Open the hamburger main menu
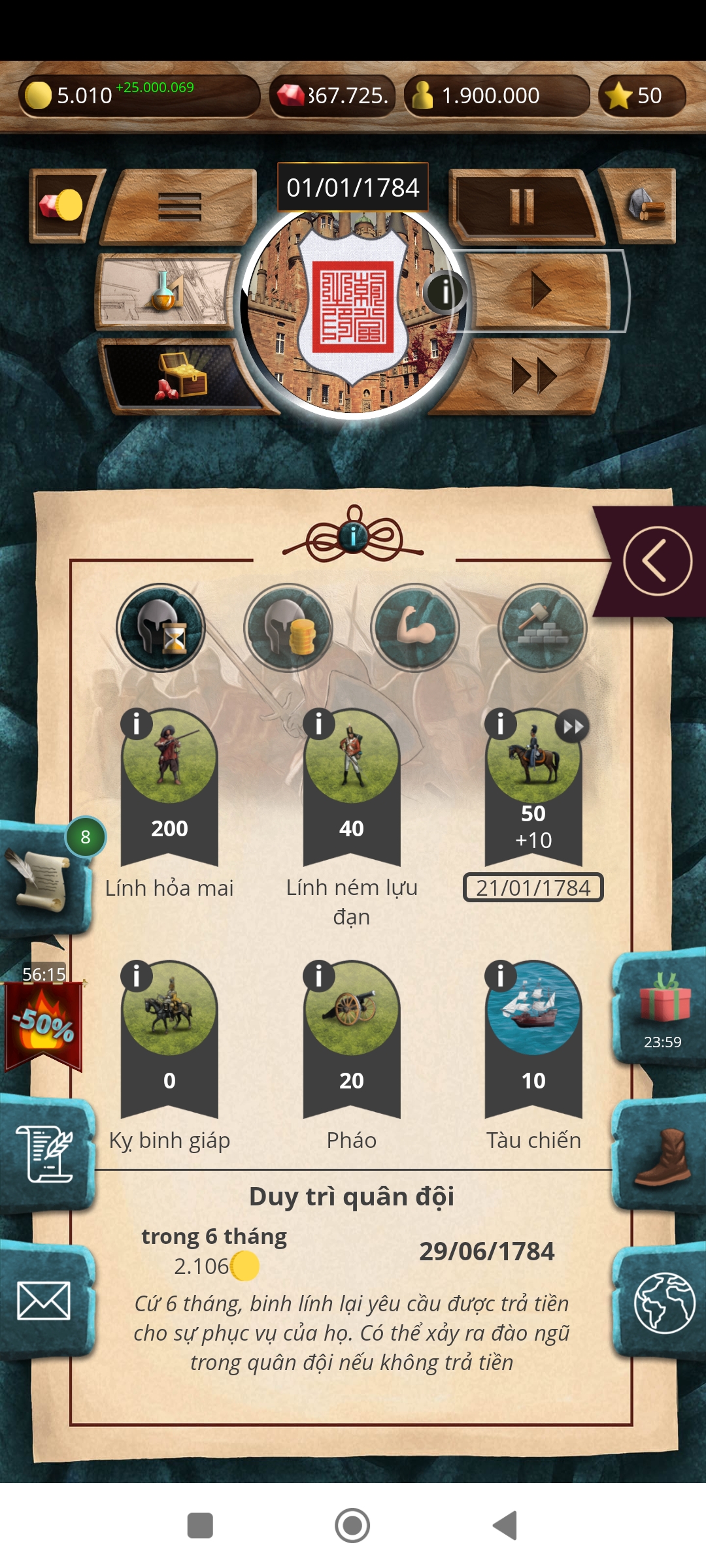This screenshot has width=706, height=1568. pyautogui.click(x=180, y=207)
